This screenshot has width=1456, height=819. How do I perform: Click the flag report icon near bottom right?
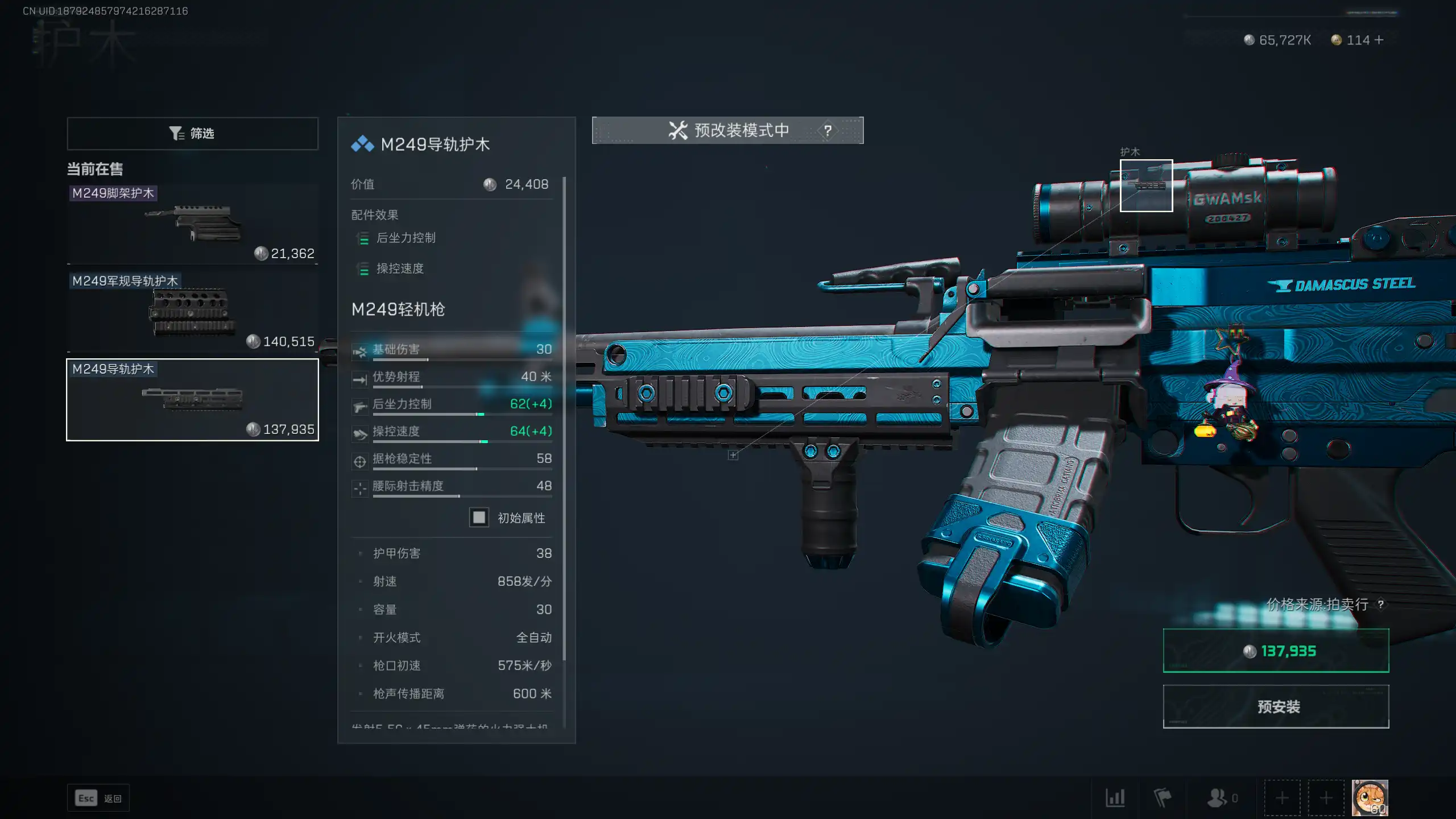1162,798
